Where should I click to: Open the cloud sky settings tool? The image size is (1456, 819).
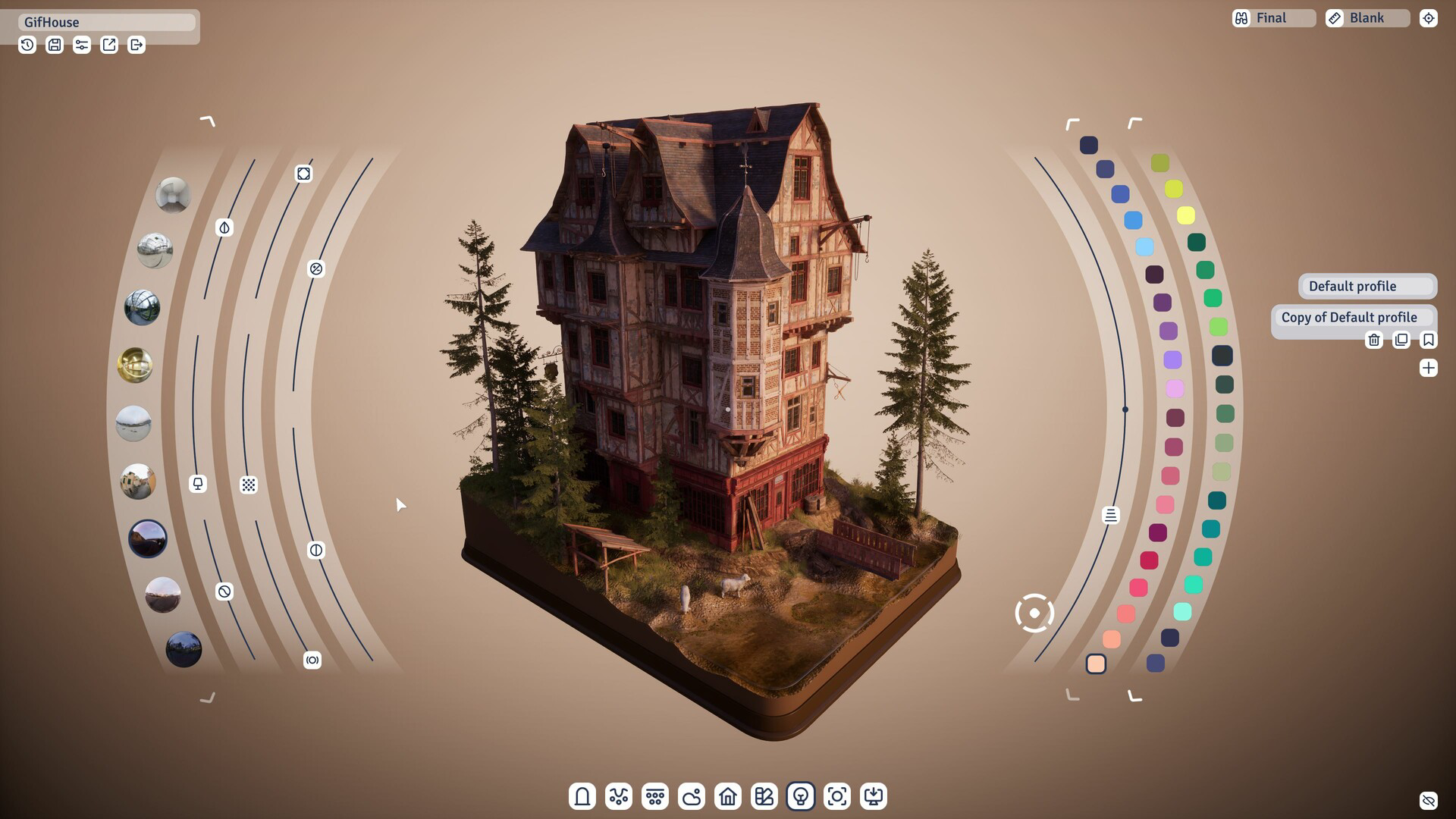tap(692, 796)
